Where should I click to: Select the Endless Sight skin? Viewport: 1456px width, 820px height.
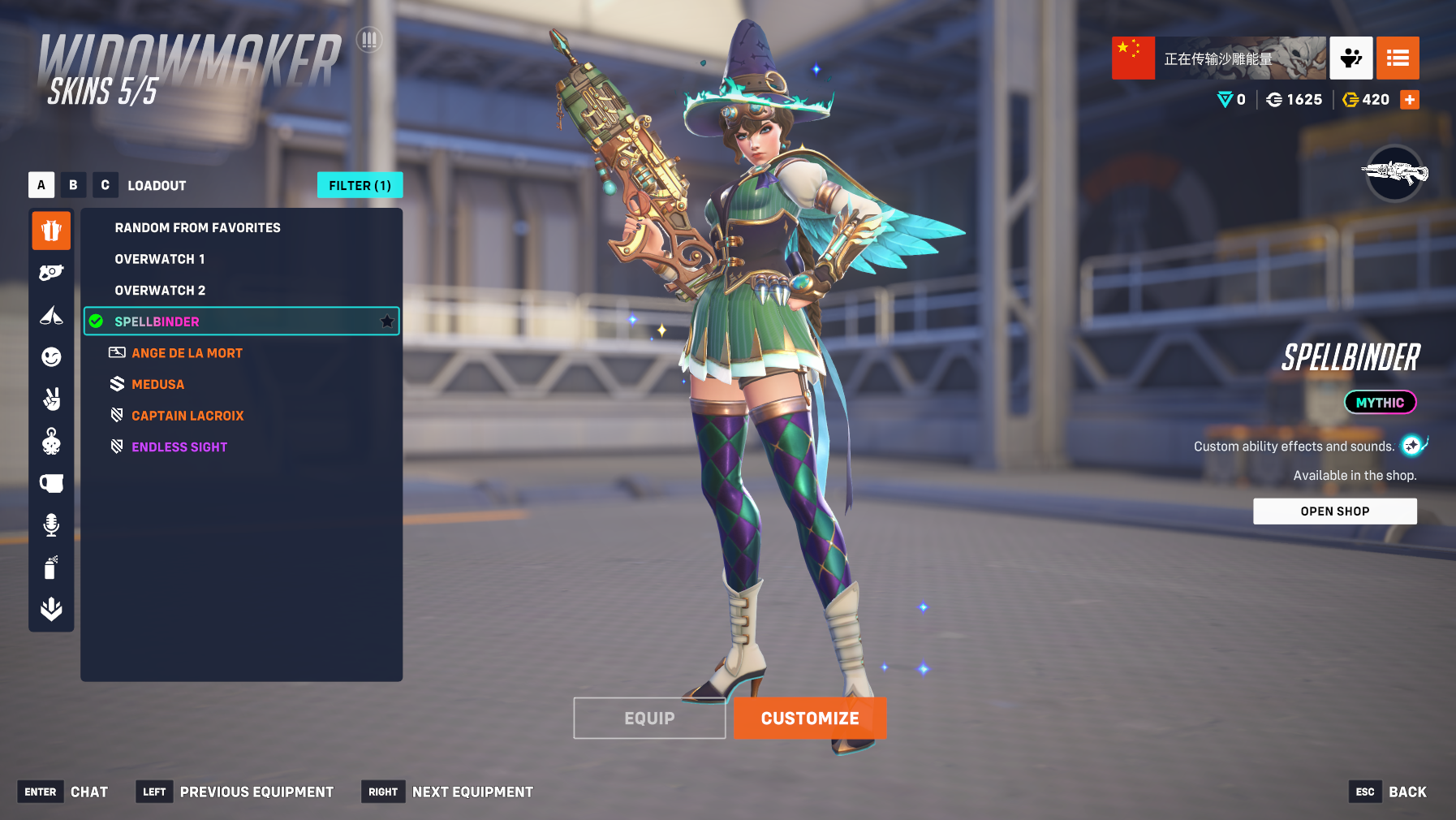tap(179, 447)
